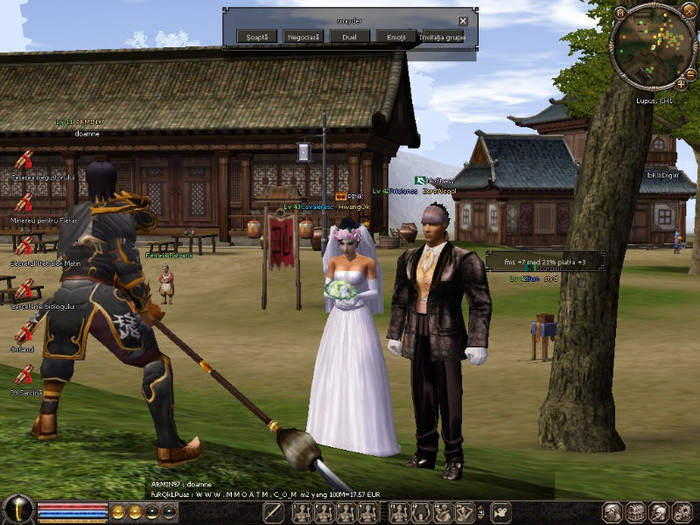Open the Minereu pentru Fierar quest scroll
This screenshot has height=525, width=700.
tap(24, 203)
